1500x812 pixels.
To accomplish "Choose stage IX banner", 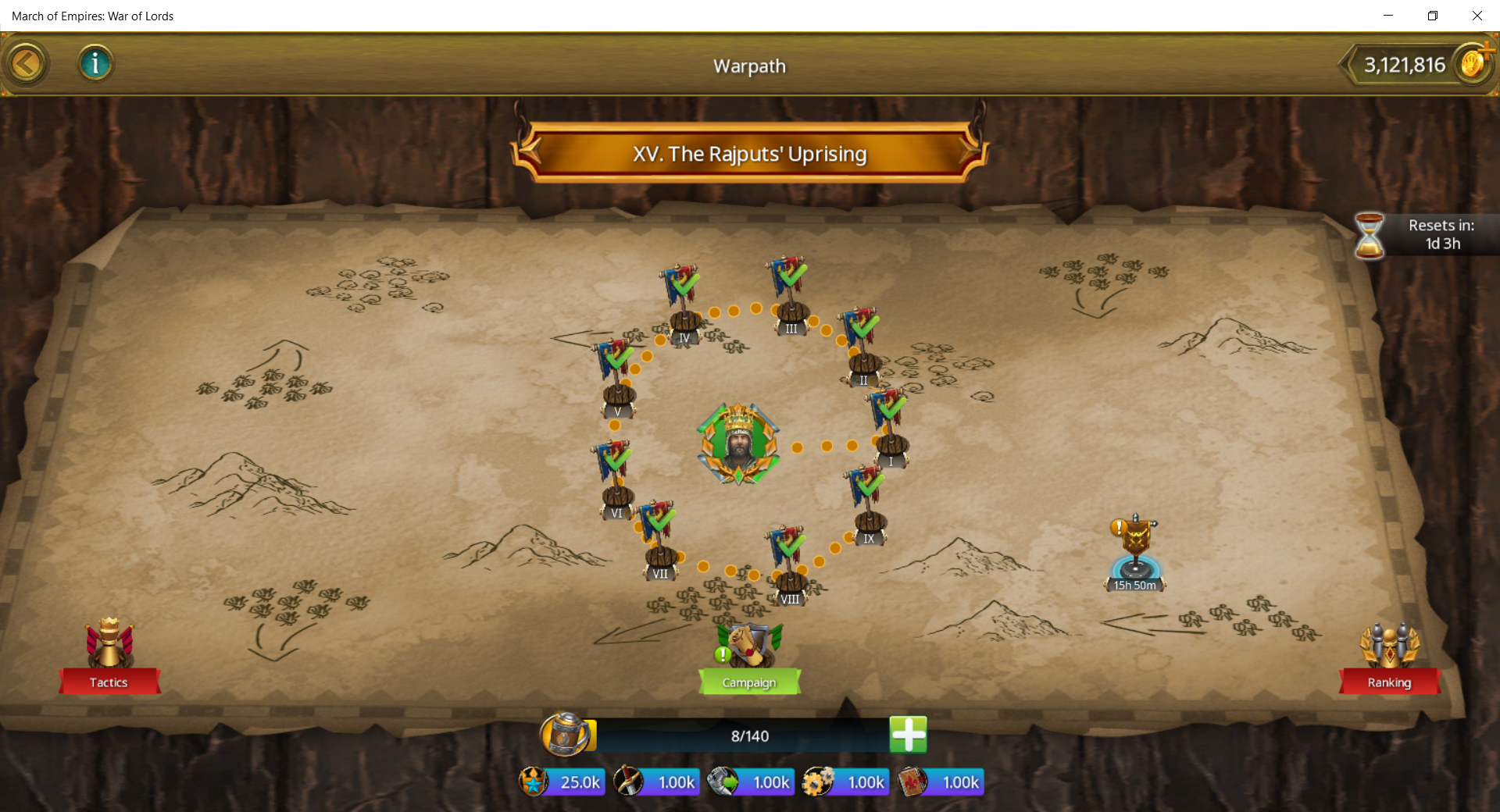I will pos(868,504).
